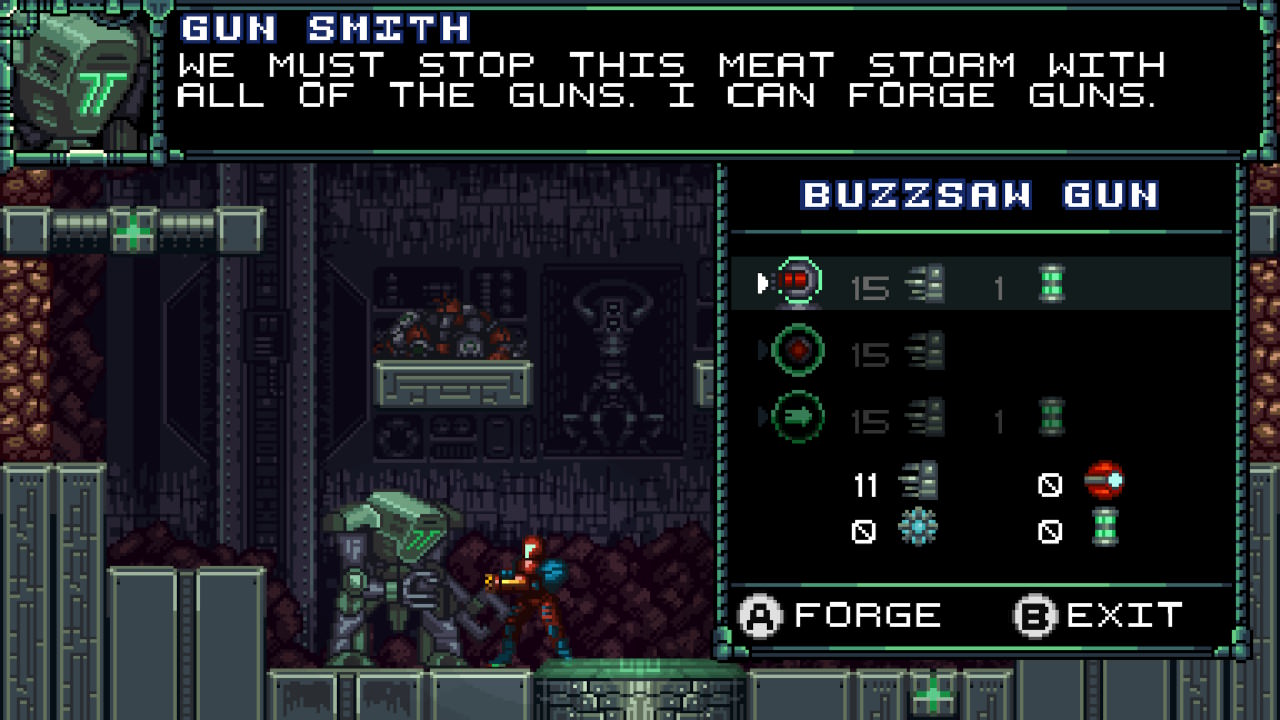The width and height of the screenshot is (1280, 720).
Task: Select the highlighted red-eyed gun upgrade row
Action: [980, 285]
